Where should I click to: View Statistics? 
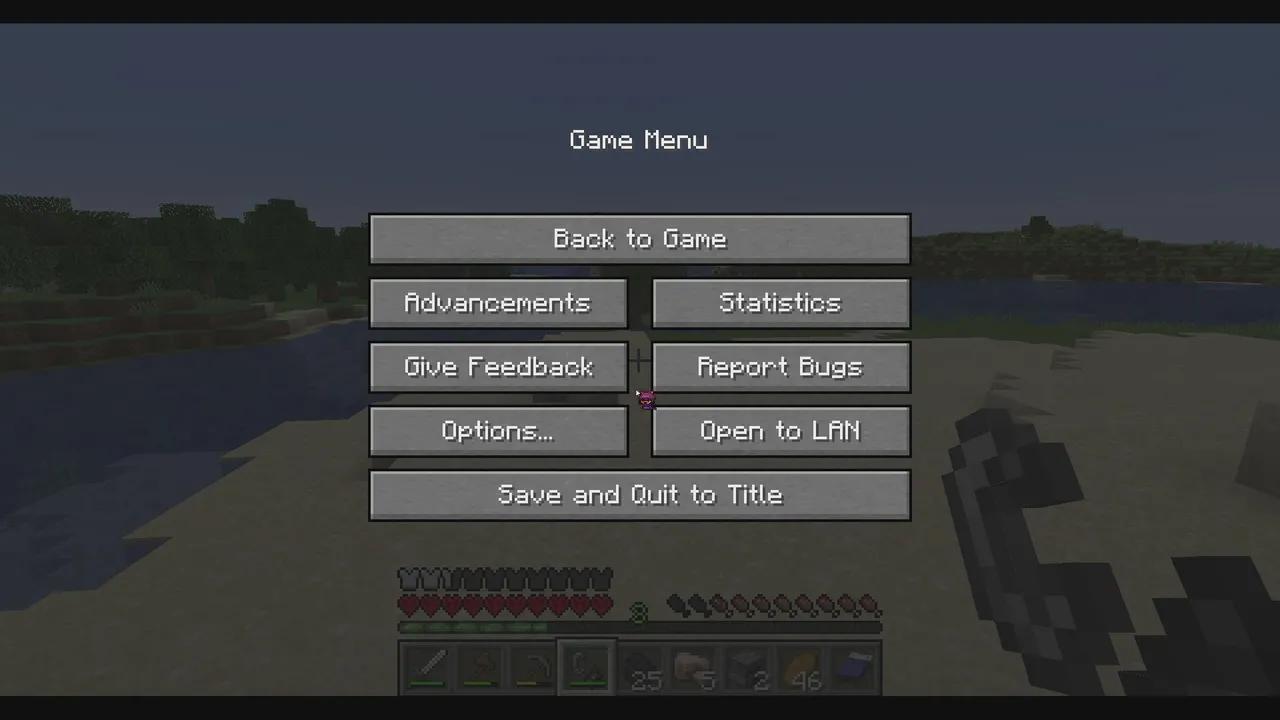click(780, 303)
